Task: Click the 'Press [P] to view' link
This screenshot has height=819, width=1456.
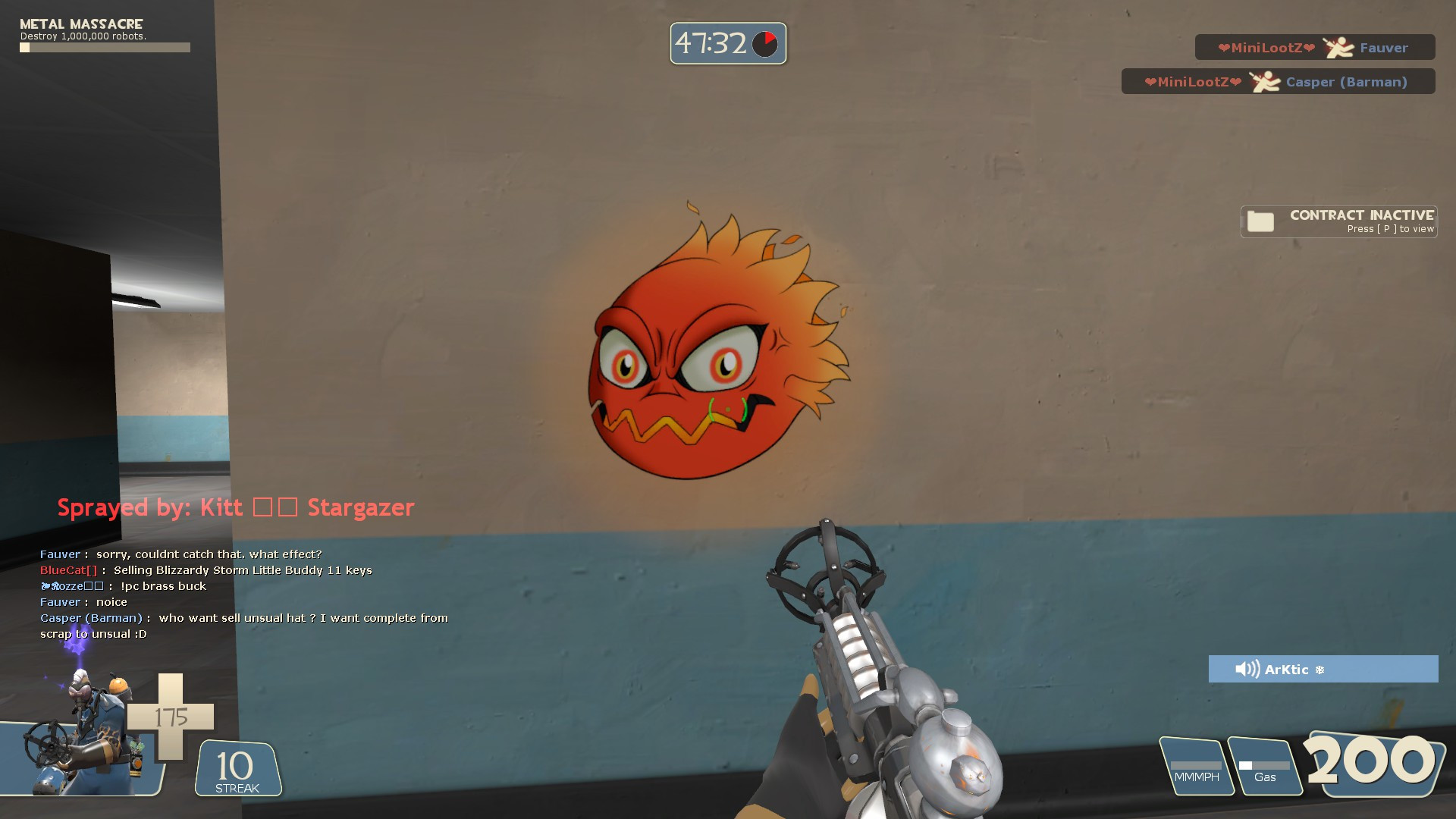Action: click(x=1391, y=229)
